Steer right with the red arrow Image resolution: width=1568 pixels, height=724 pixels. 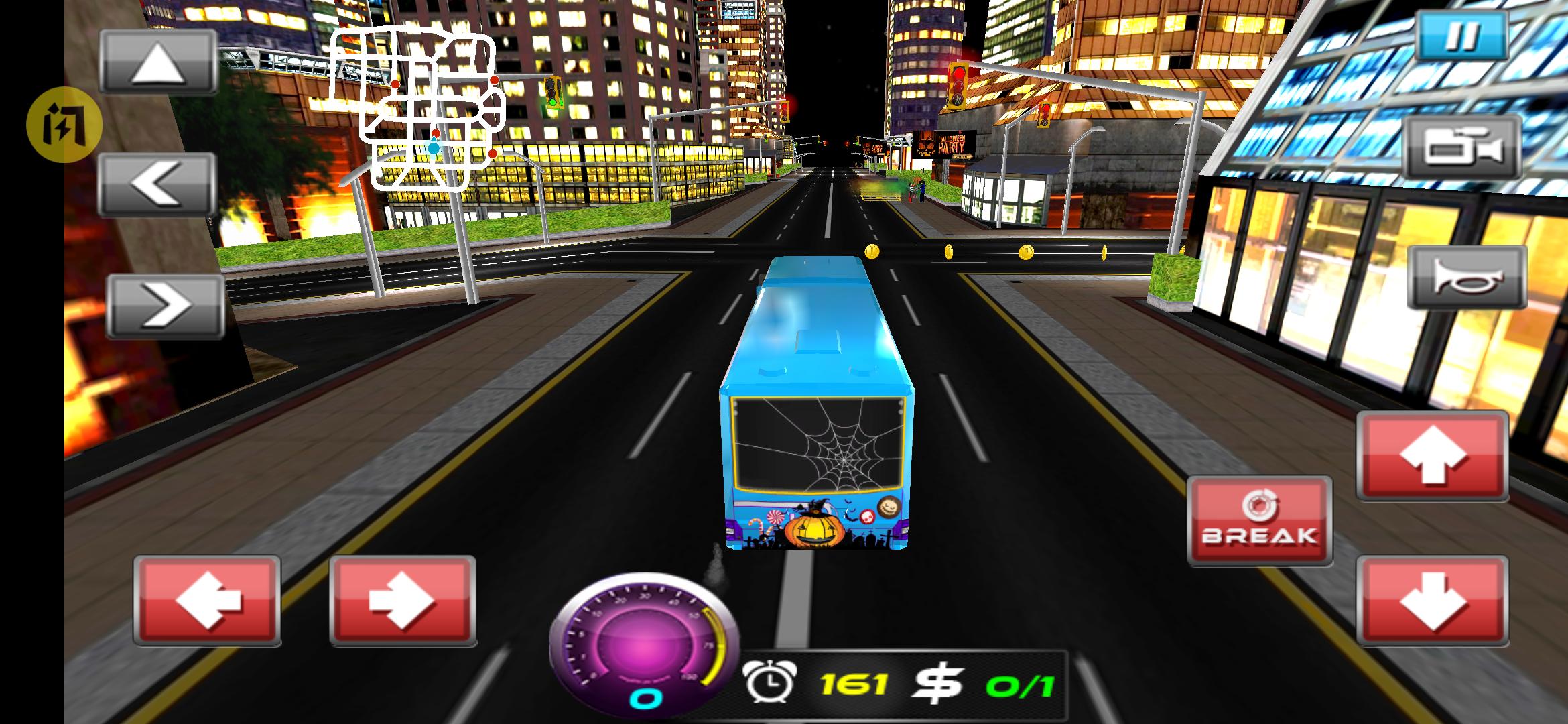coord(403,601)
